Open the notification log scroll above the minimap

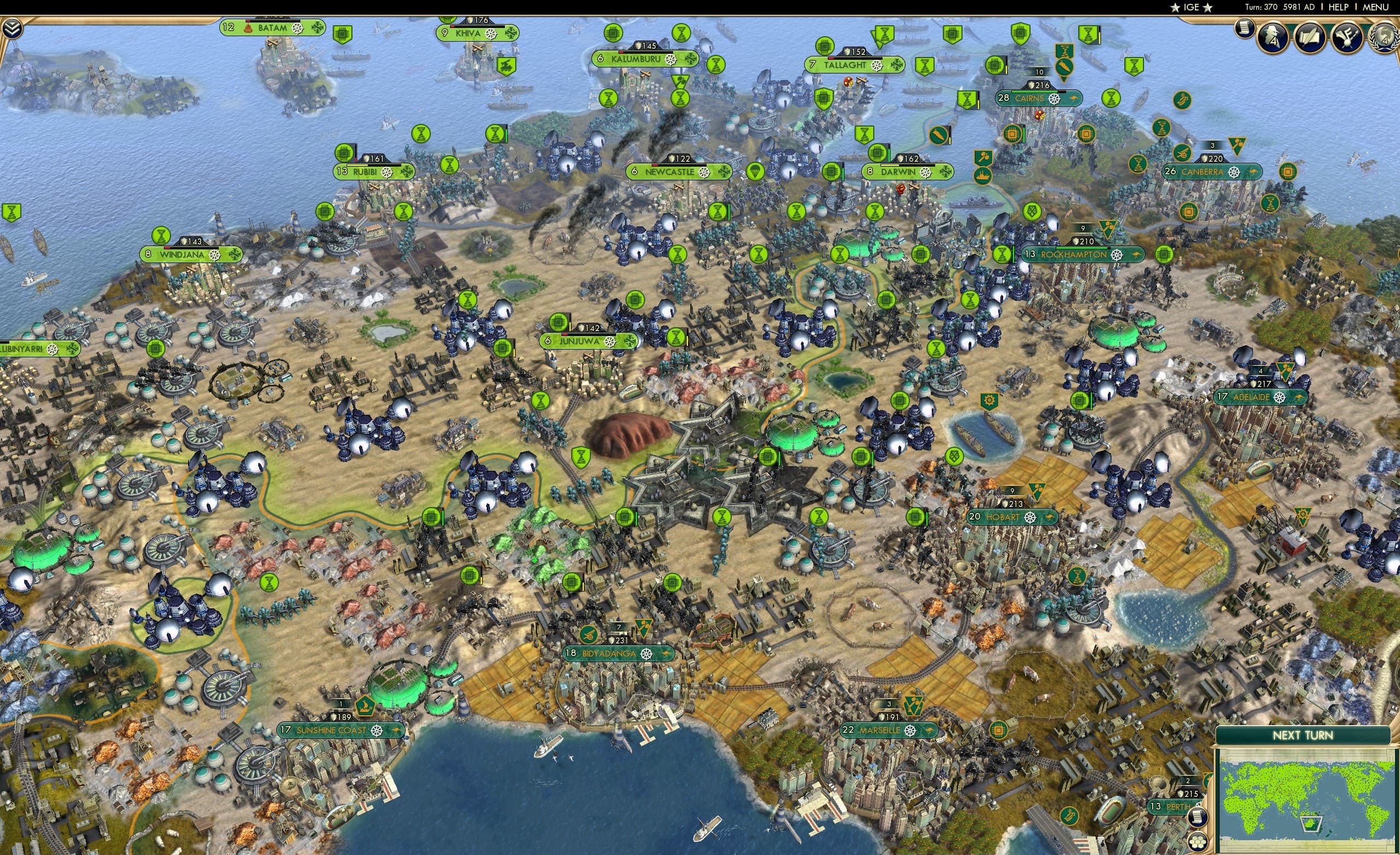tap(1198, 818)
